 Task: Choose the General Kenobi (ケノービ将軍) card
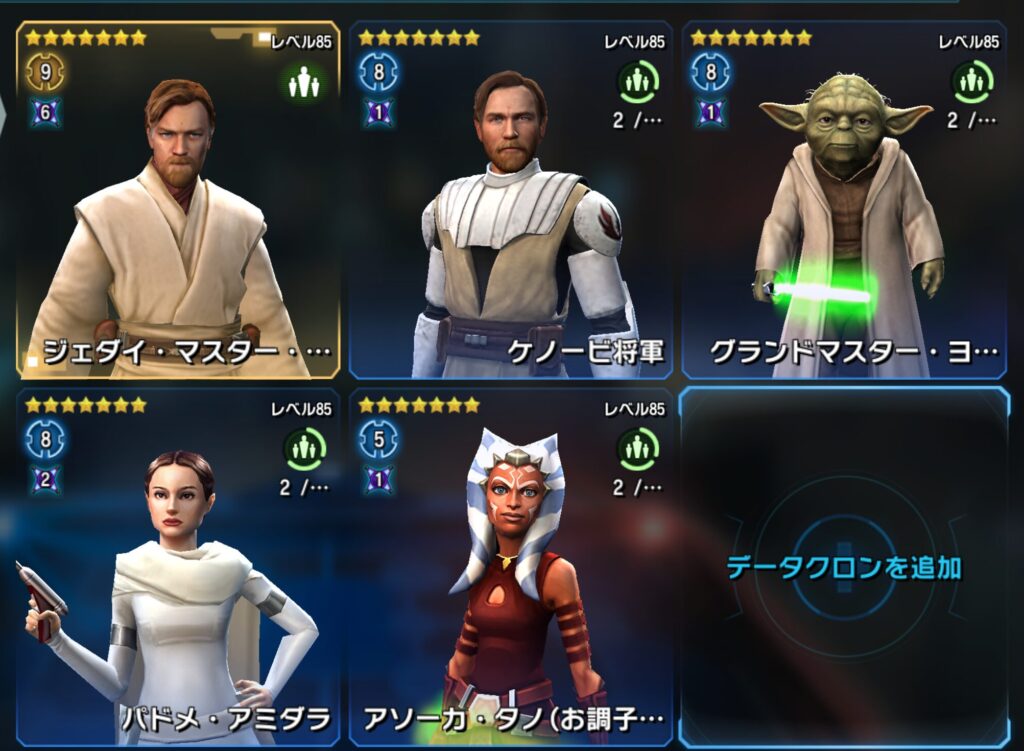point(510,200)
